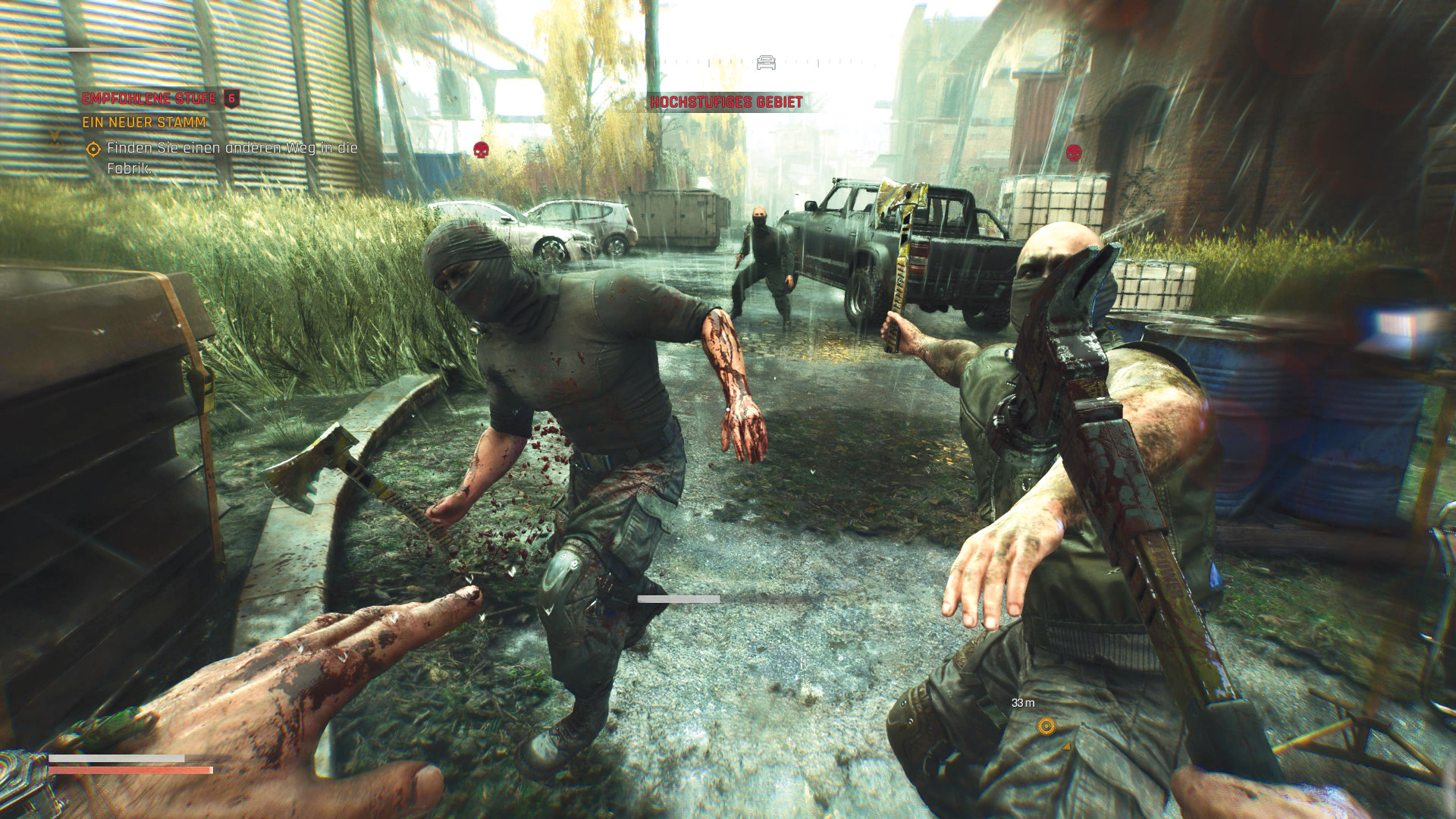Click the long compass tick left of the car icon
Viewport: 1456px width, 819px height.
708,62
